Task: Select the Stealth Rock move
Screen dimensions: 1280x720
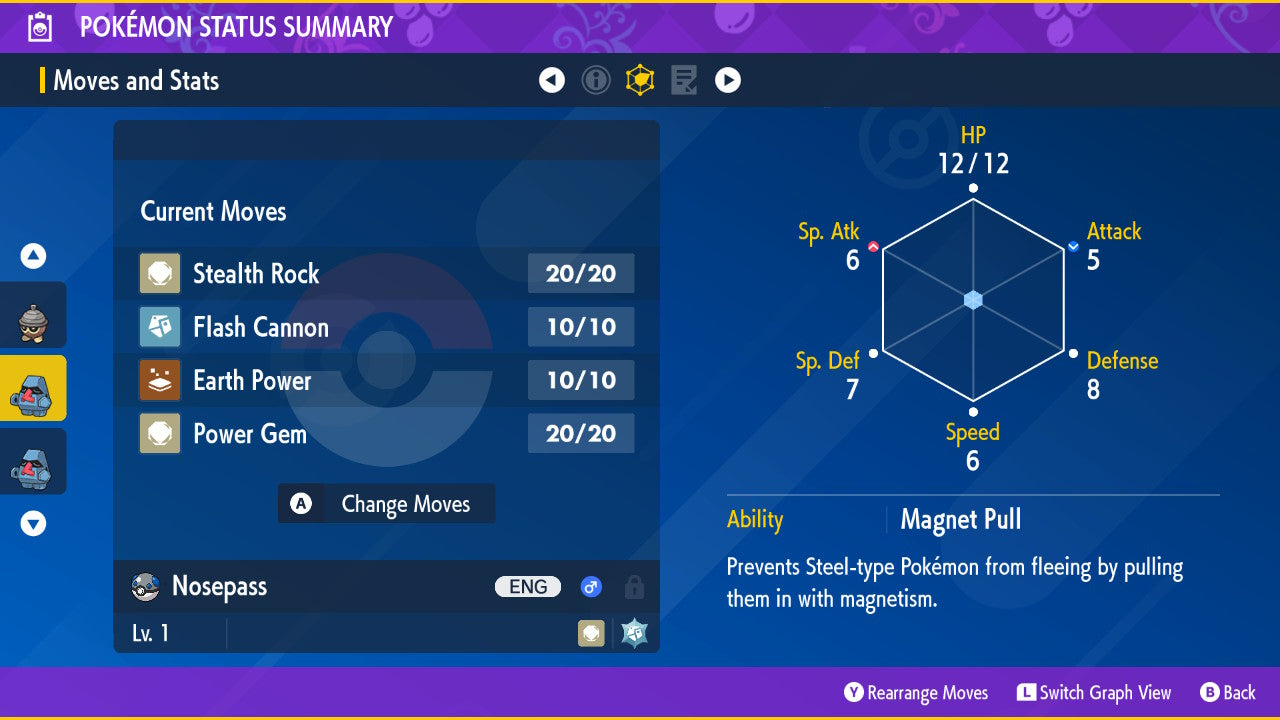Action: tap(386, 273)
